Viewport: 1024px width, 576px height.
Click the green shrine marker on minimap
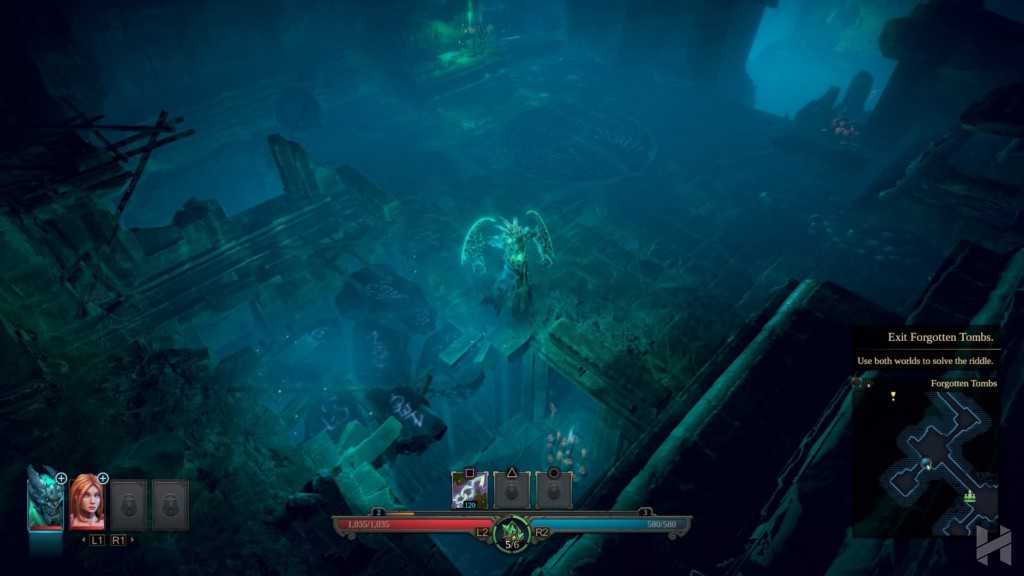click(x=968, y=496)
